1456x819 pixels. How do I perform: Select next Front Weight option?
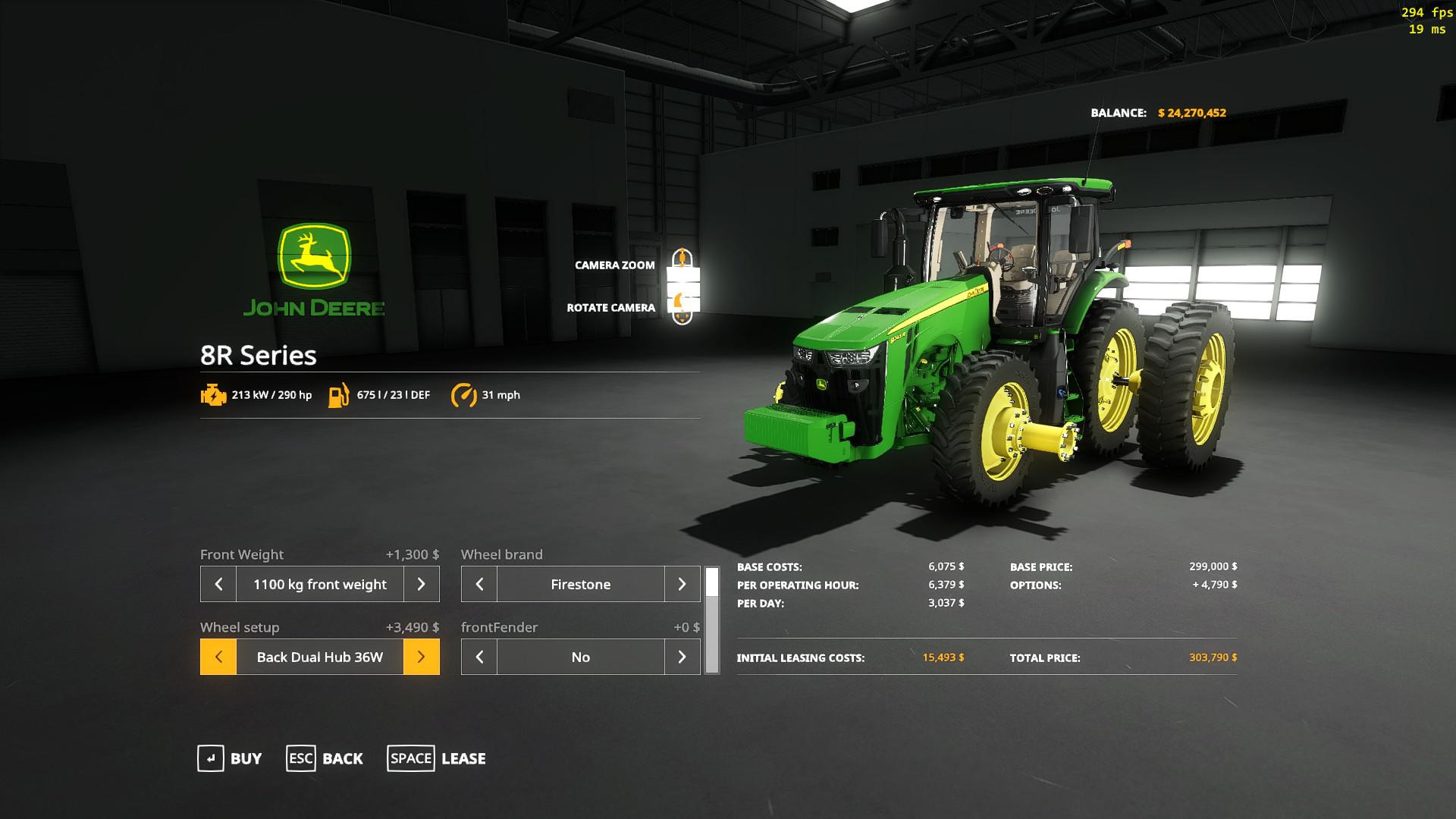click(x=421, y=584)
